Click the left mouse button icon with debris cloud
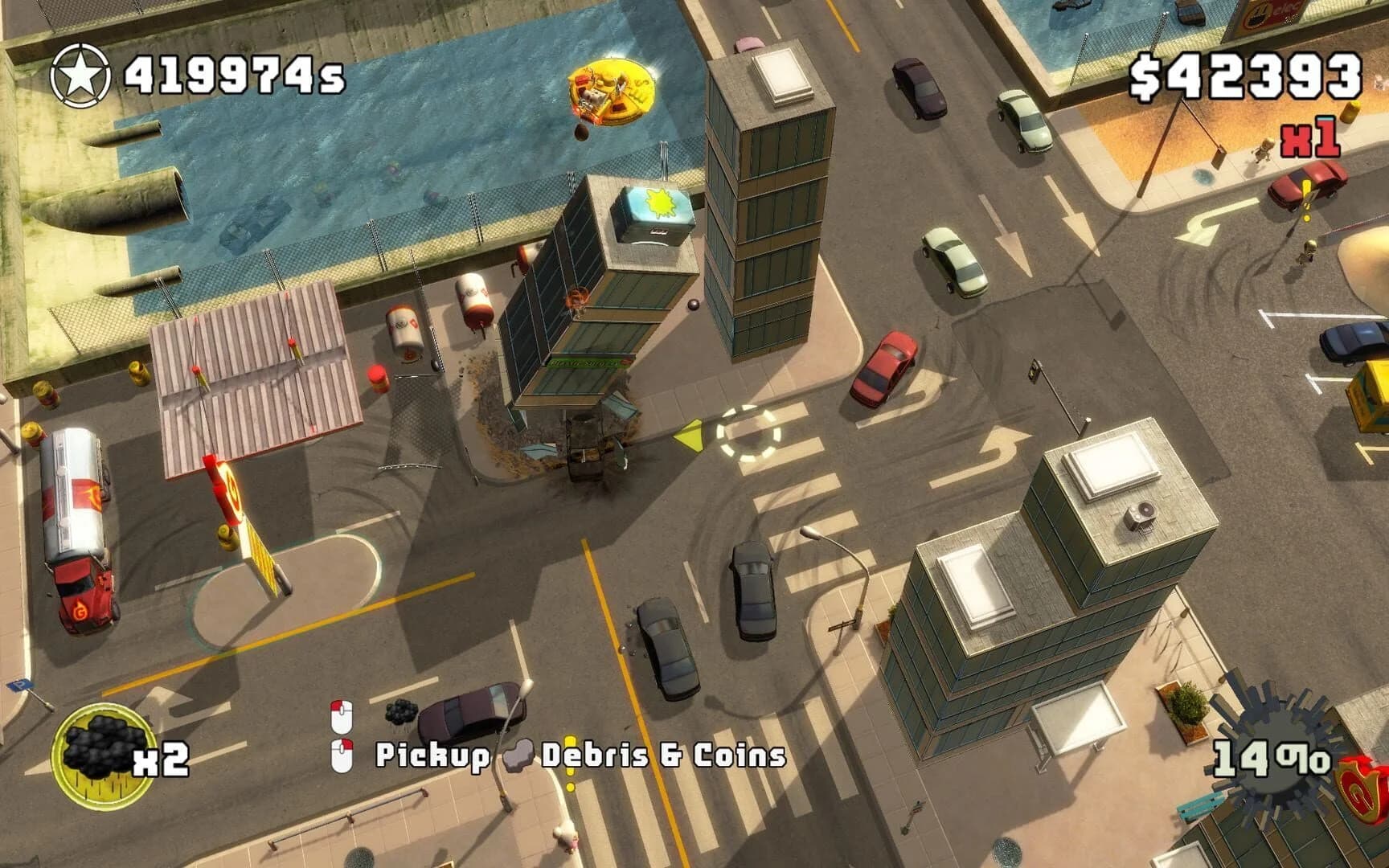The image size is (1389, 868). click(x=342, y=715)
